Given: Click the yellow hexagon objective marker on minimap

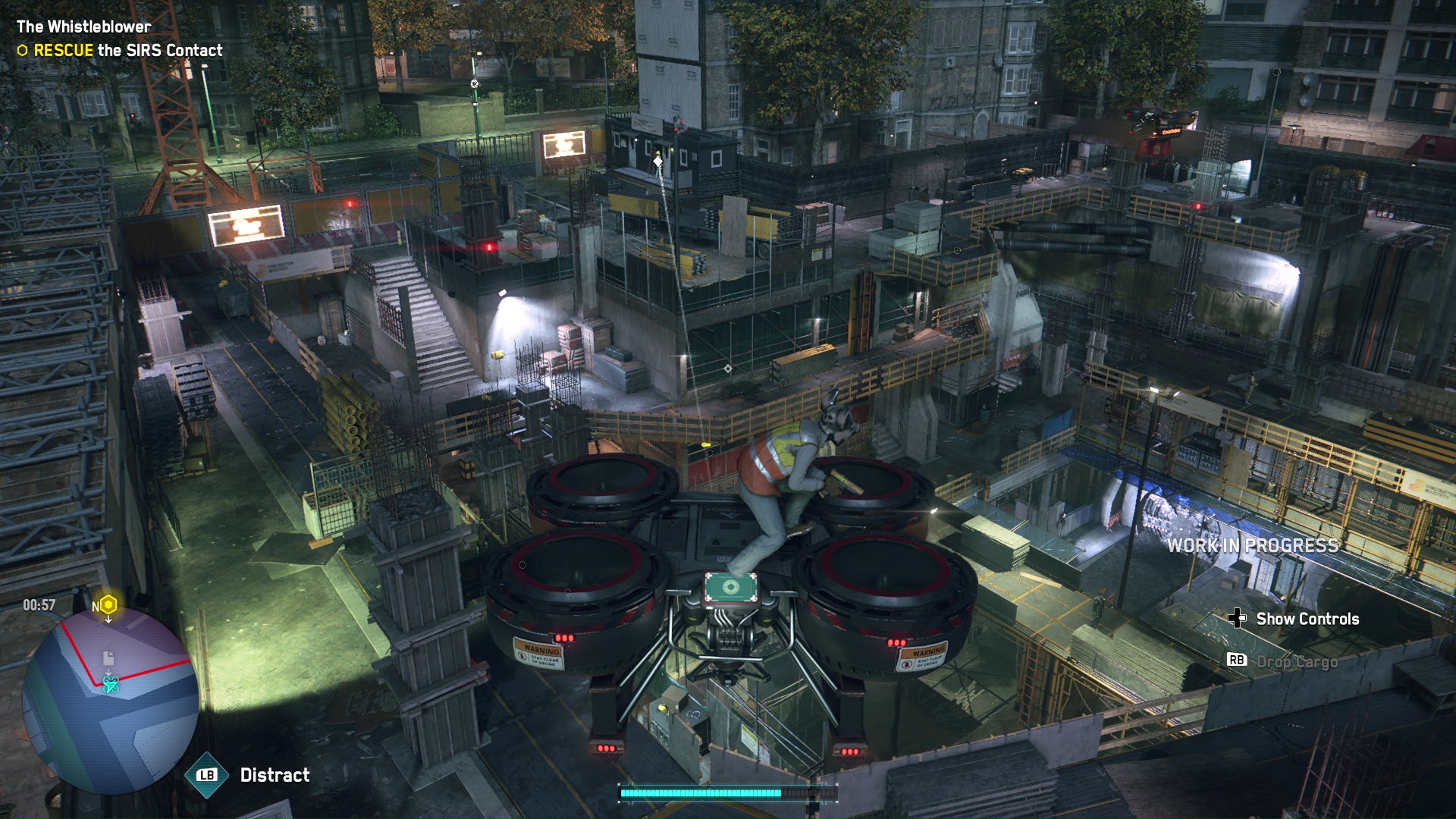Looking at the screenshot, I should coord(108,604).
